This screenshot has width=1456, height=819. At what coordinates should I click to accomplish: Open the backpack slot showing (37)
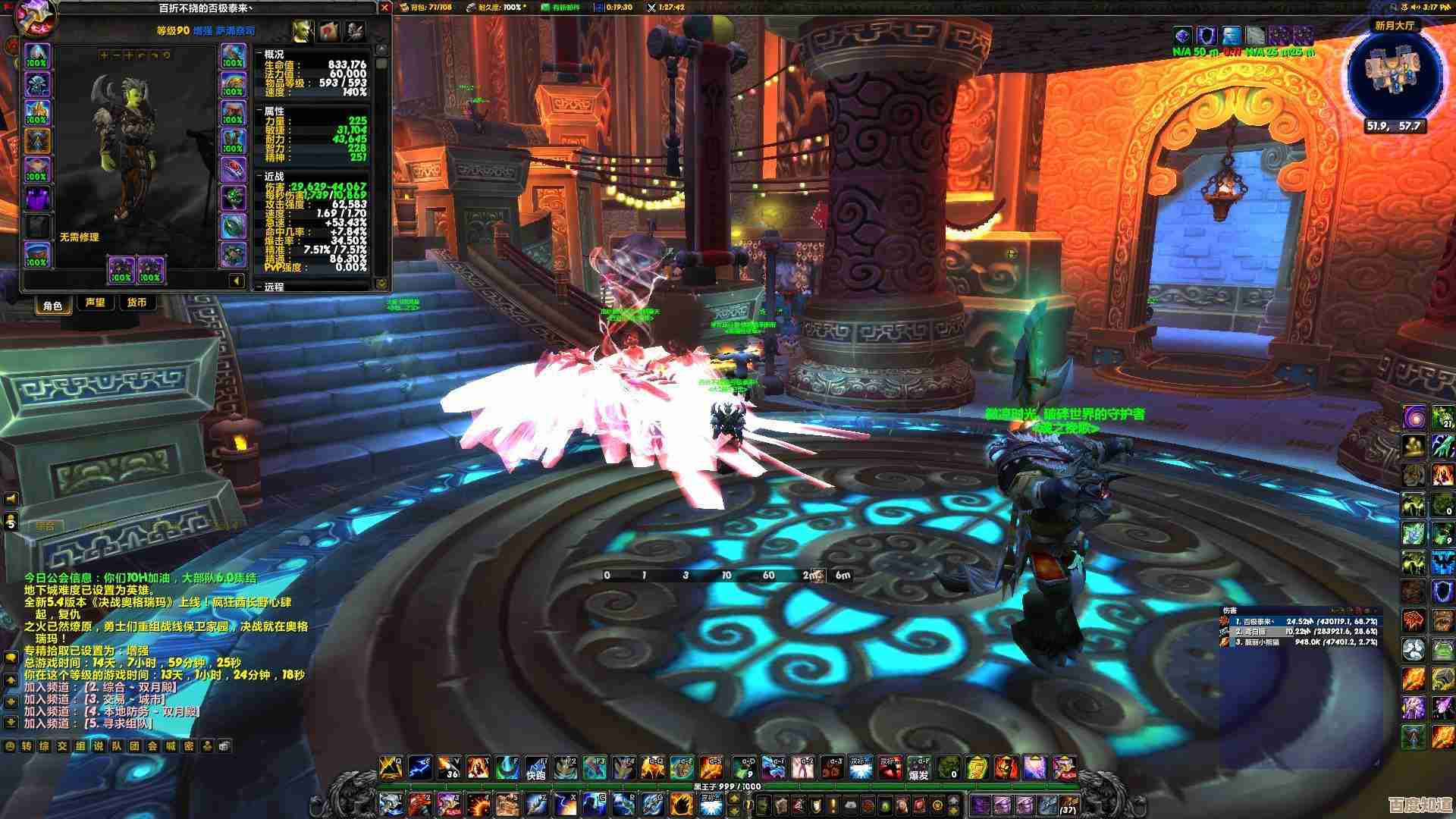pos(1068,805)
